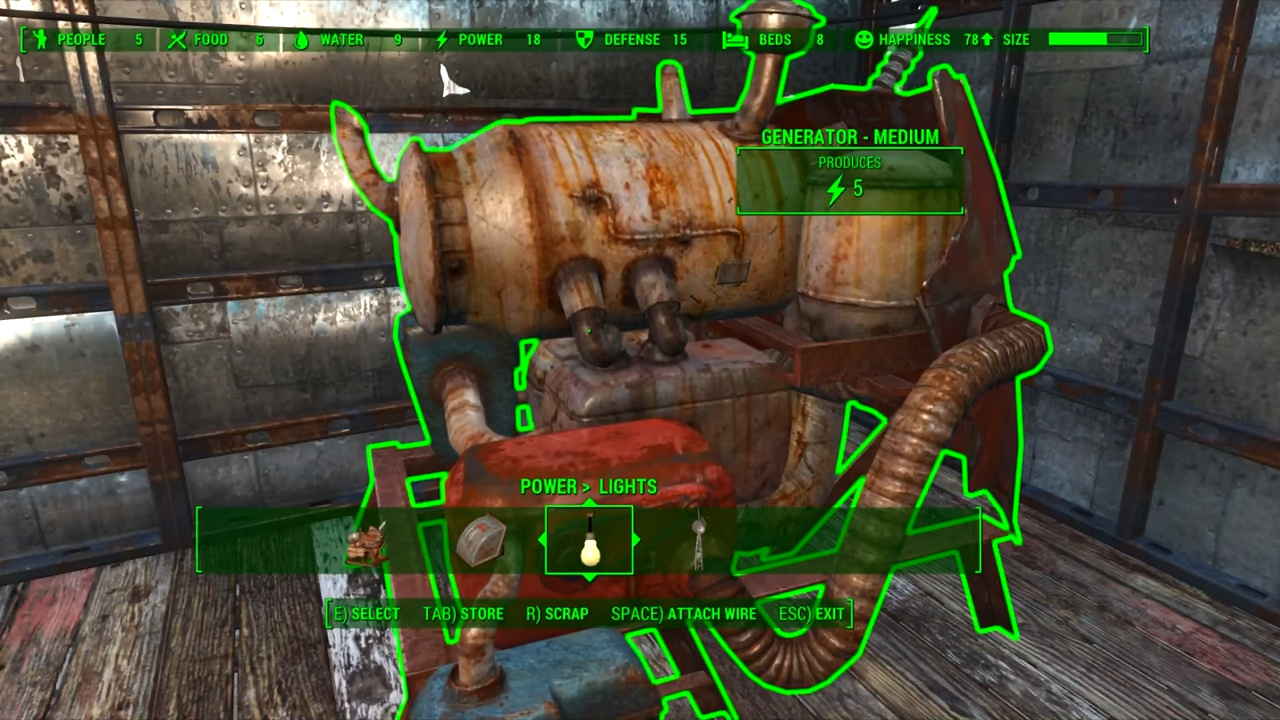
Task: Open the POWER > LIGHTS category header
Action: (x=588, y=487)
